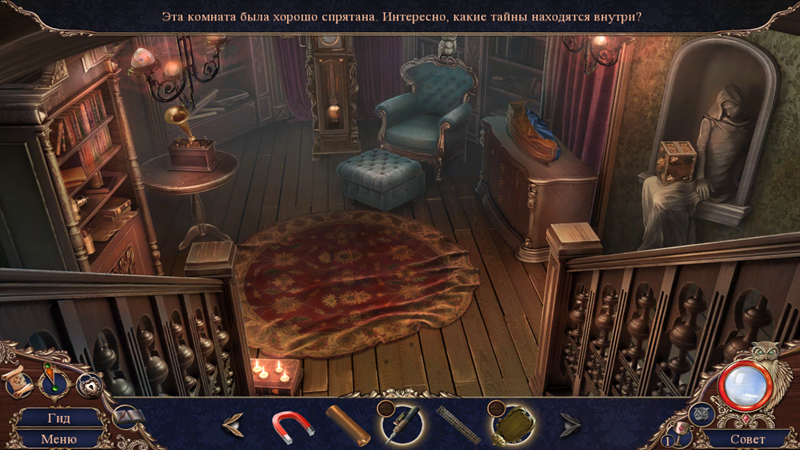Click the small owl mask icon
The image size is (800, 450).
702,415
